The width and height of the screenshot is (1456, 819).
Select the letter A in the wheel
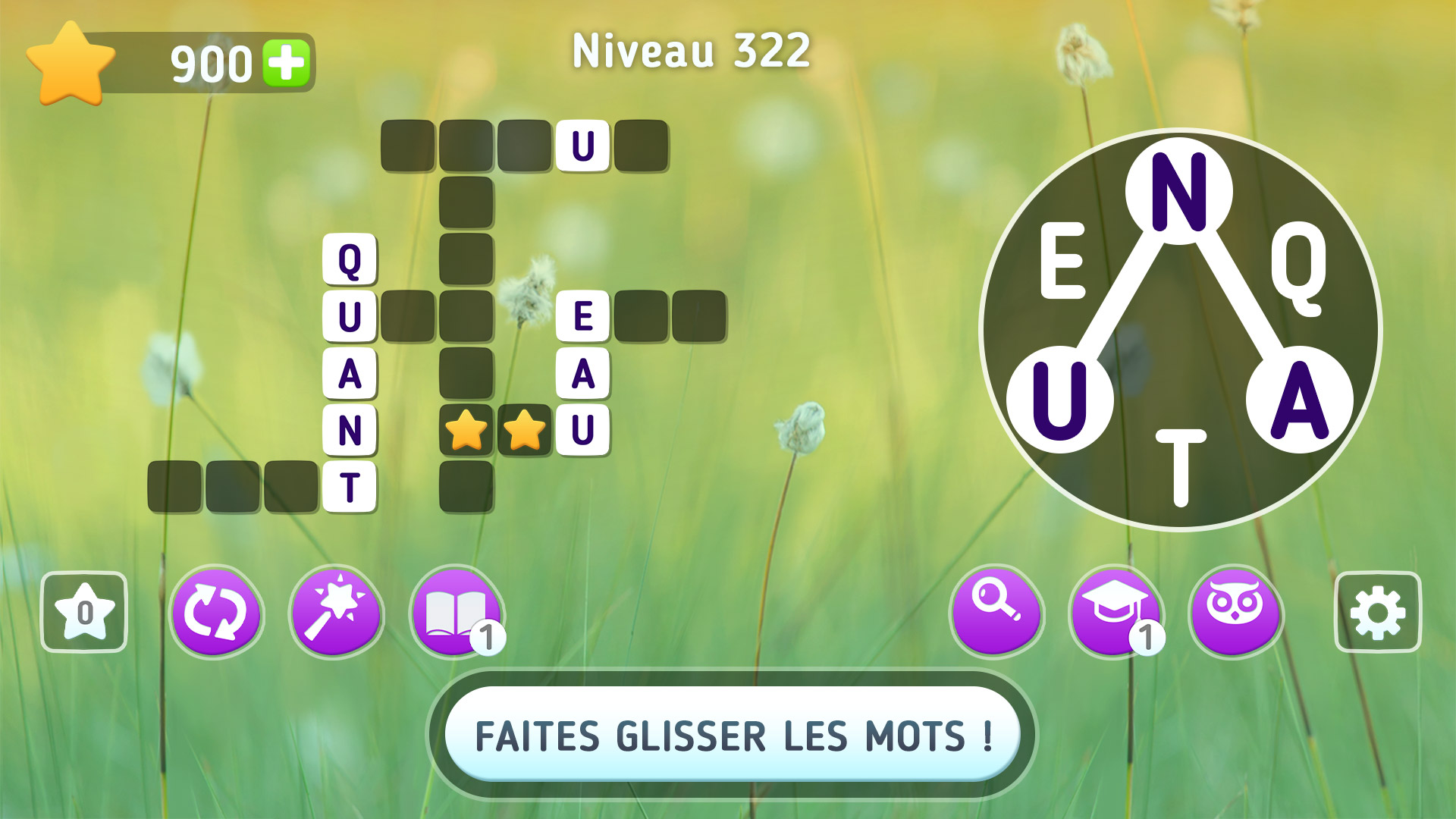pyautogui.click(x=1299, y=397)
